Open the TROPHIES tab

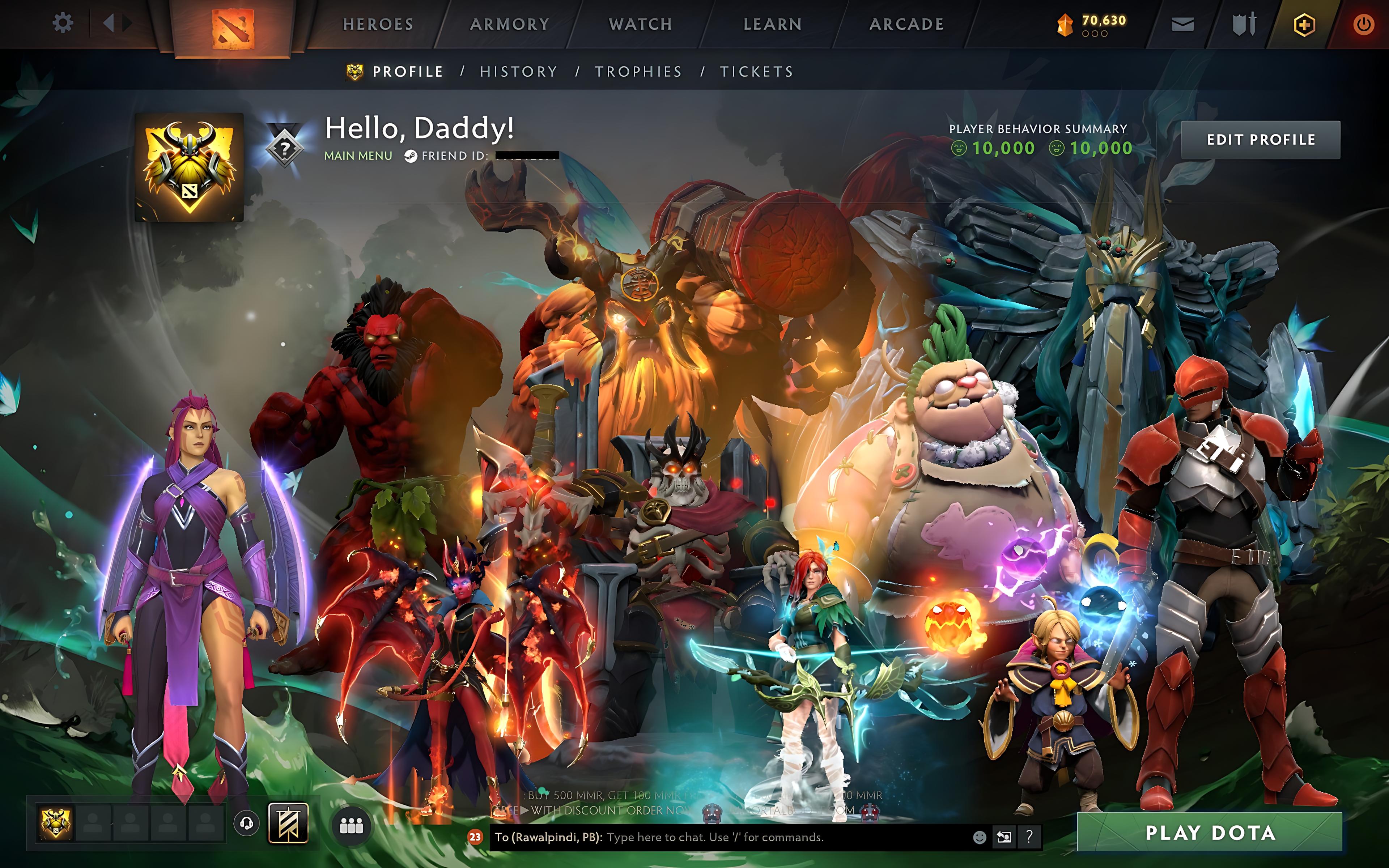point(638,71)
